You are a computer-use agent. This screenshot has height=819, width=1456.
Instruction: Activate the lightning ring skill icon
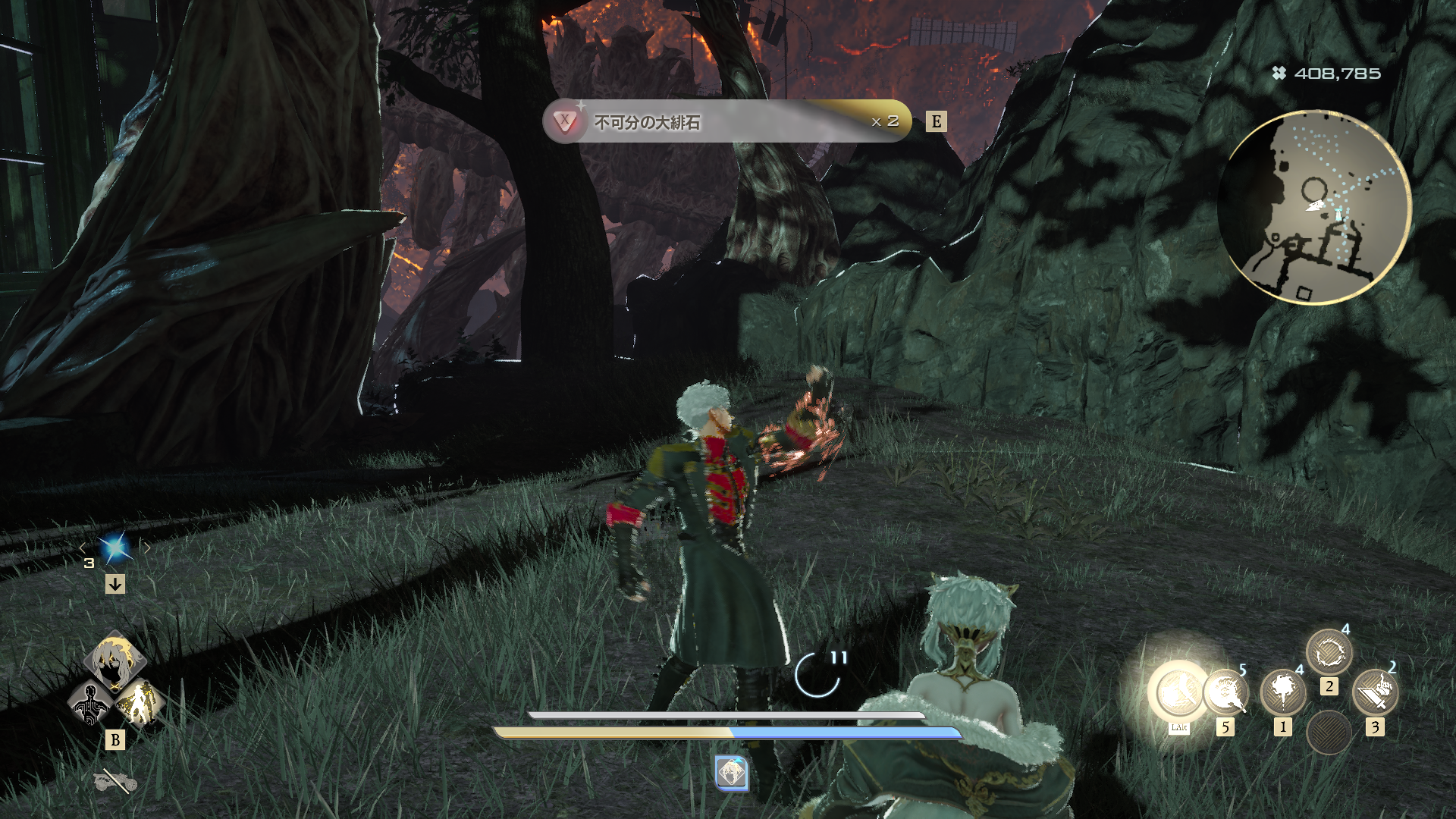(x=1329, y=652)
